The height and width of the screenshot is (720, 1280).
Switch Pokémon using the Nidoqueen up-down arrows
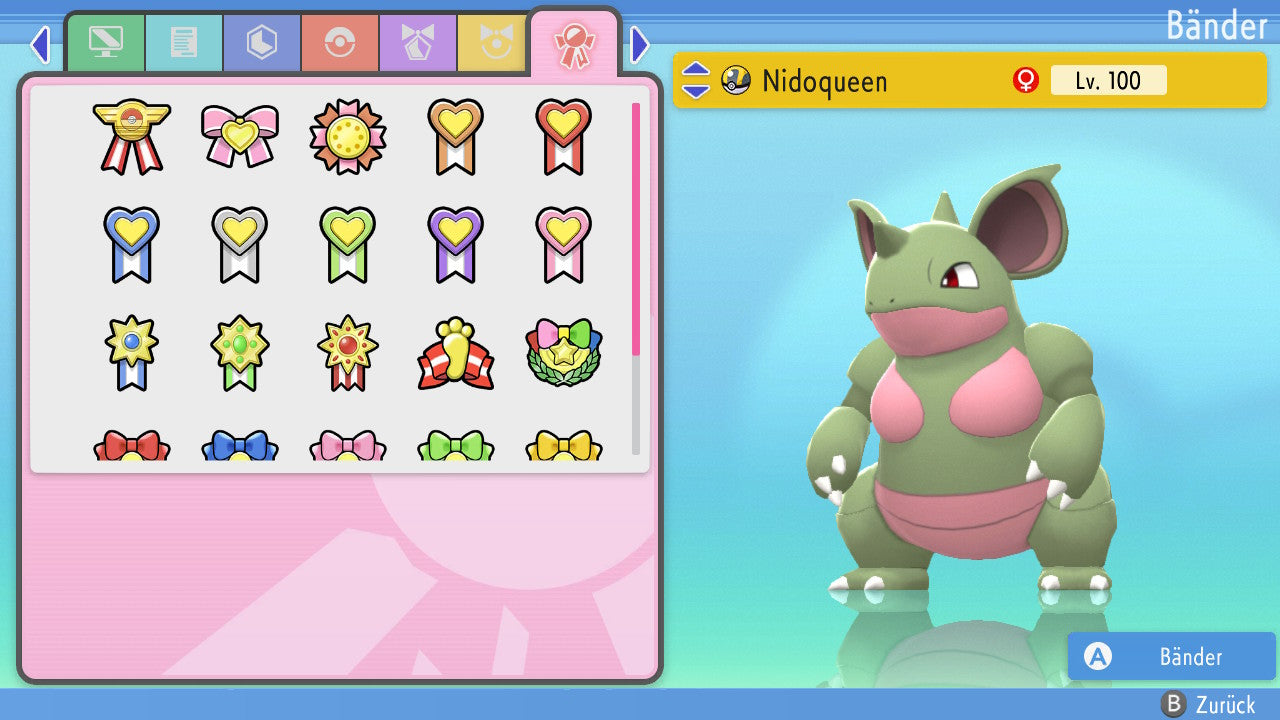(x=696, y=80)
